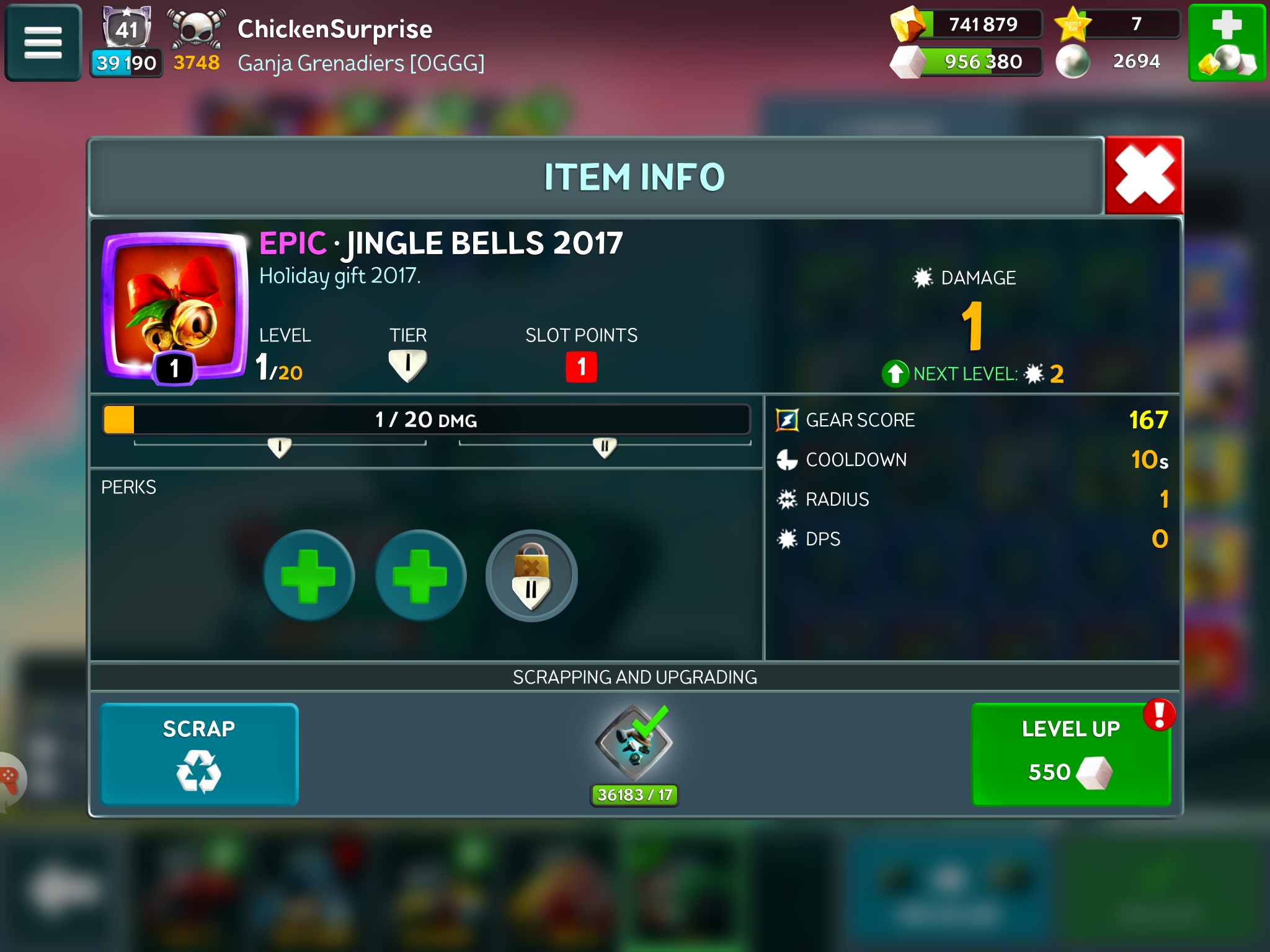The image size is (1270, 952).
Task: Close the Item Info panel
Action: click(1144, 176)
